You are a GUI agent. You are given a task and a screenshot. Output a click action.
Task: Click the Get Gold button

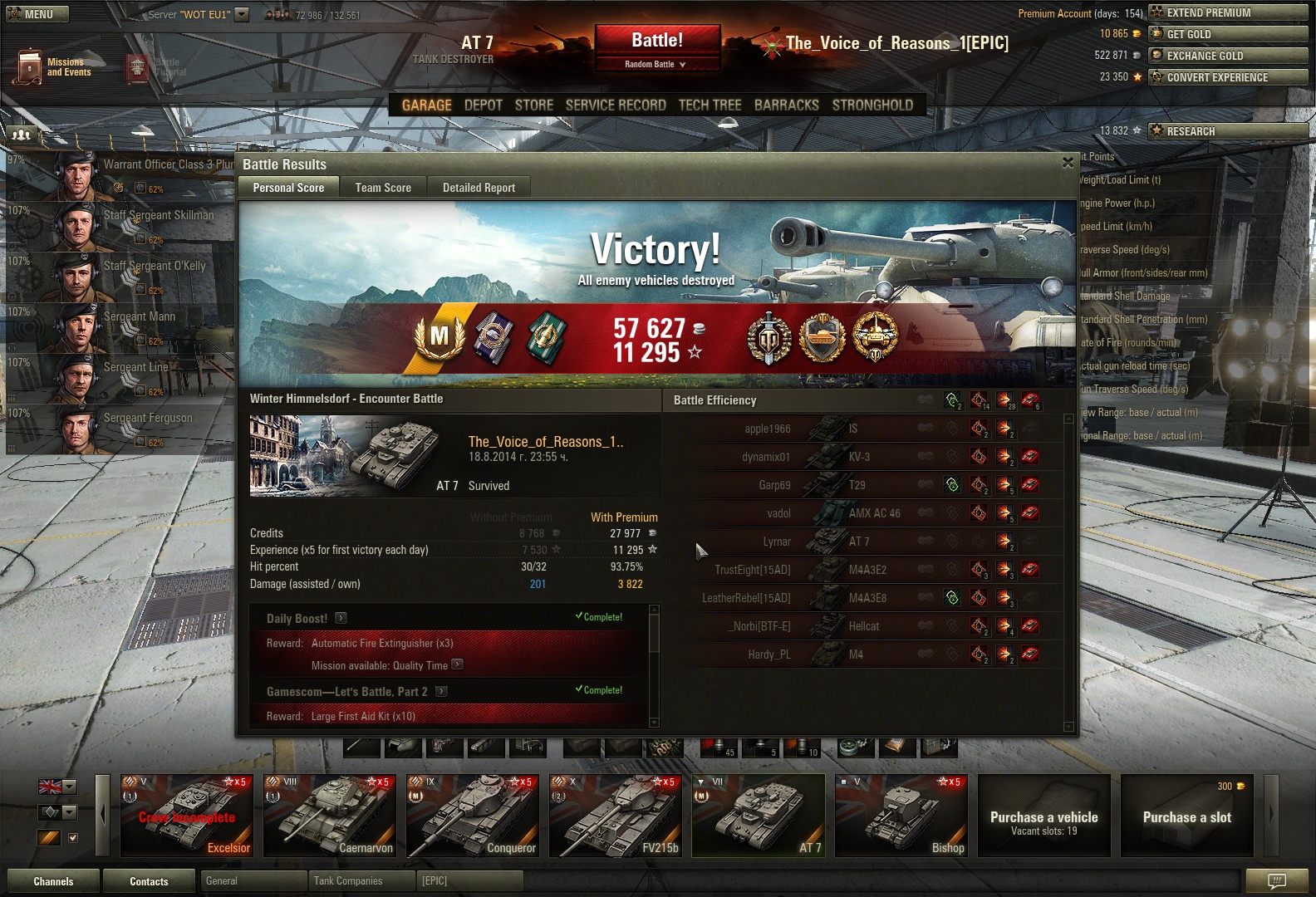(x=1227, y=34)
